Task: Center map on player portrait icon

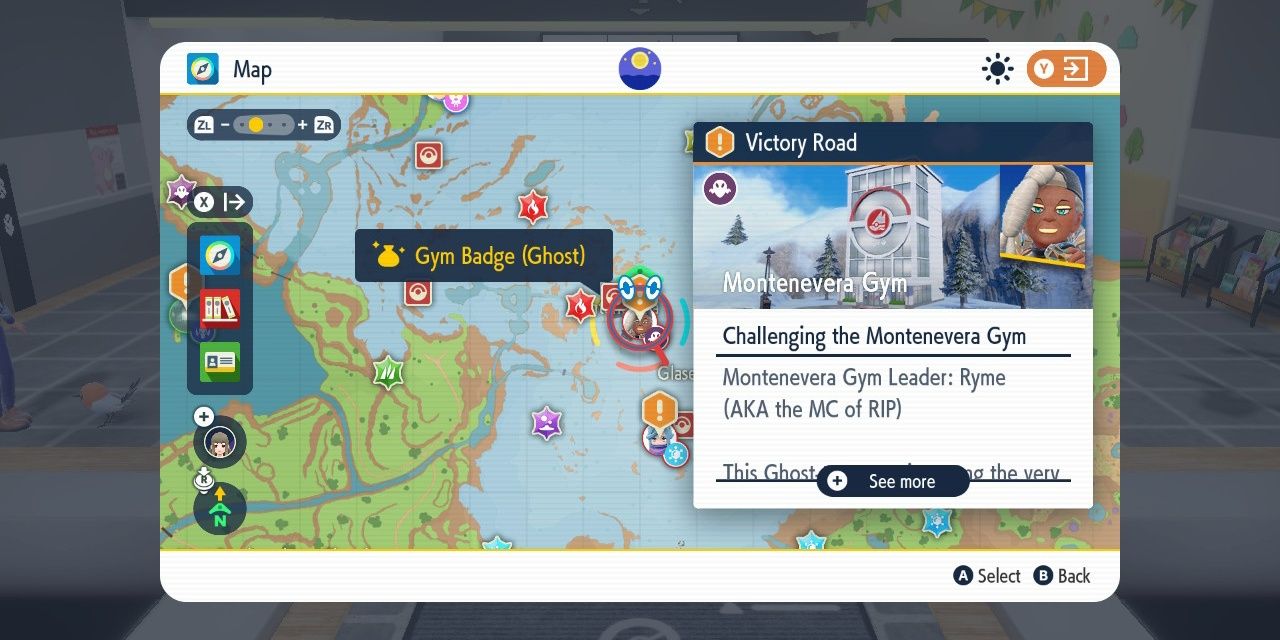Action: pyautogui.click(x=220, y=441)
